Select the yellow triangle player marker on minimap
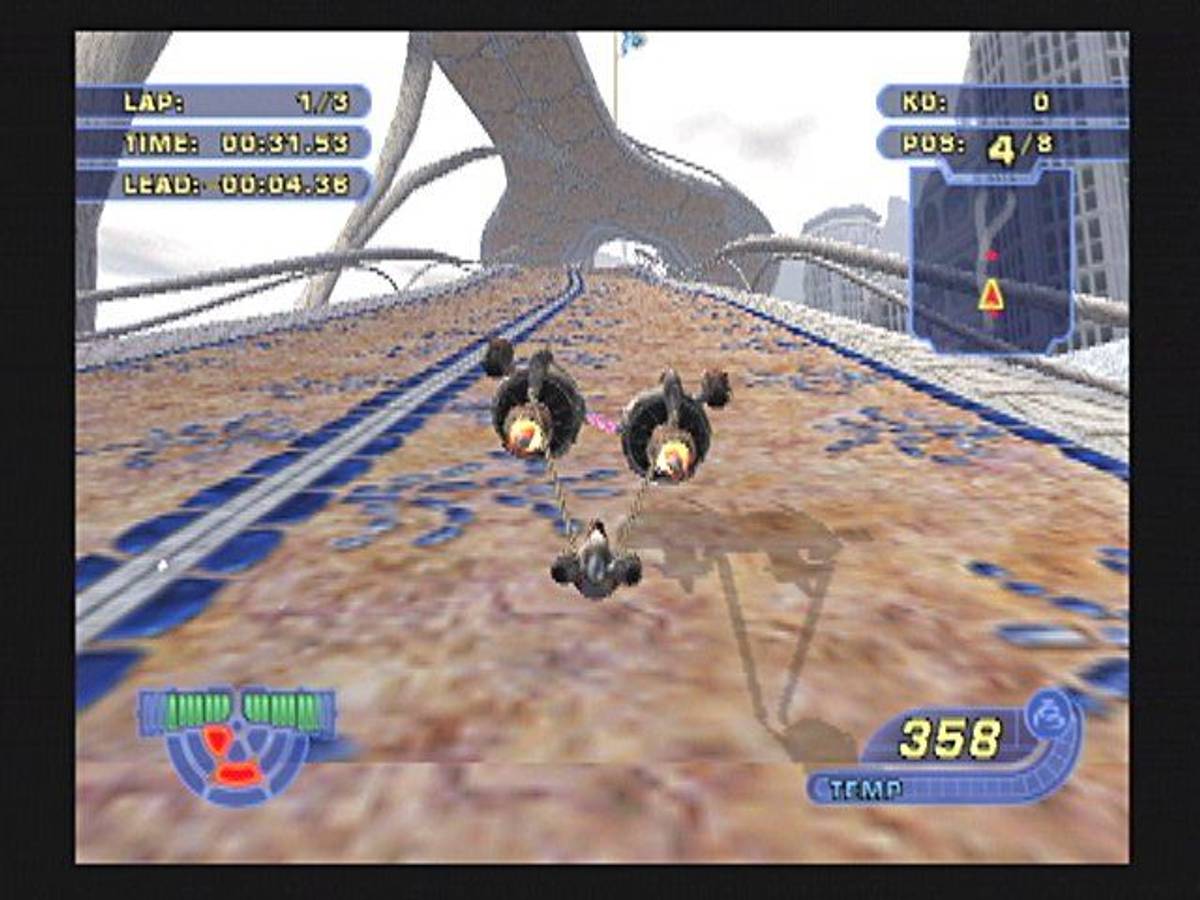Screen dimensions: 1200x900 coord(991,295)
